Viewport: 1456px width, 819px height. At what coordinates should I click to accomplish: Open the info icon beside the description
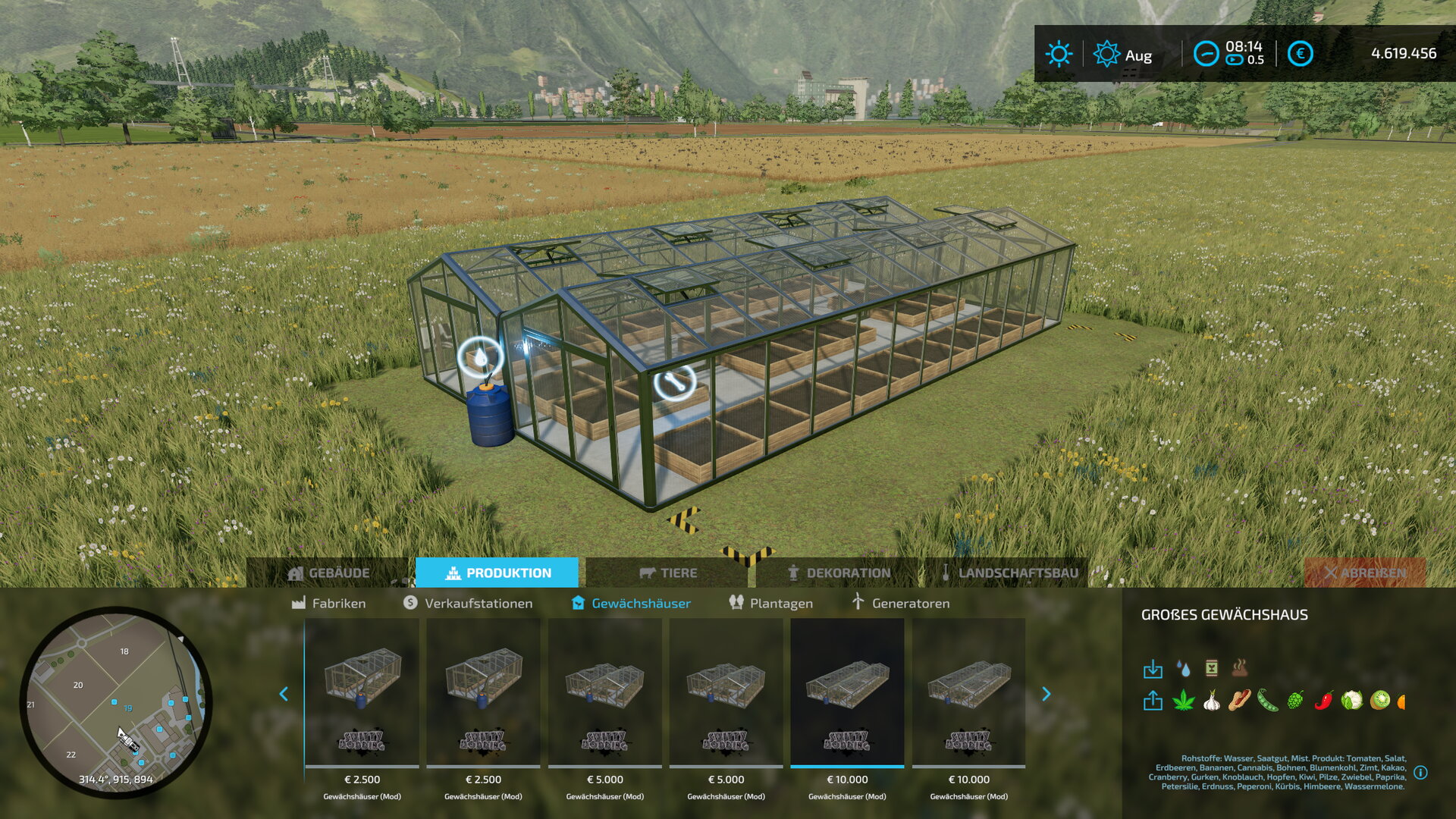click(x=1420, y=773)
